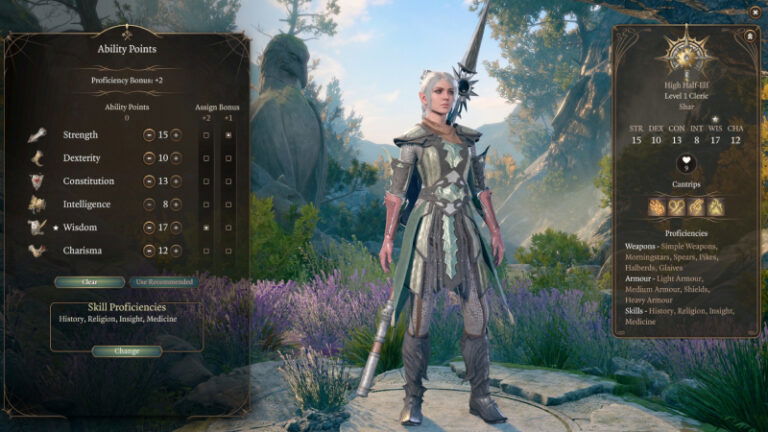Assign the +2 bonus to Strength
This screenshot has height=432, width=768.
pyautogui.click(x=206, y=134)
